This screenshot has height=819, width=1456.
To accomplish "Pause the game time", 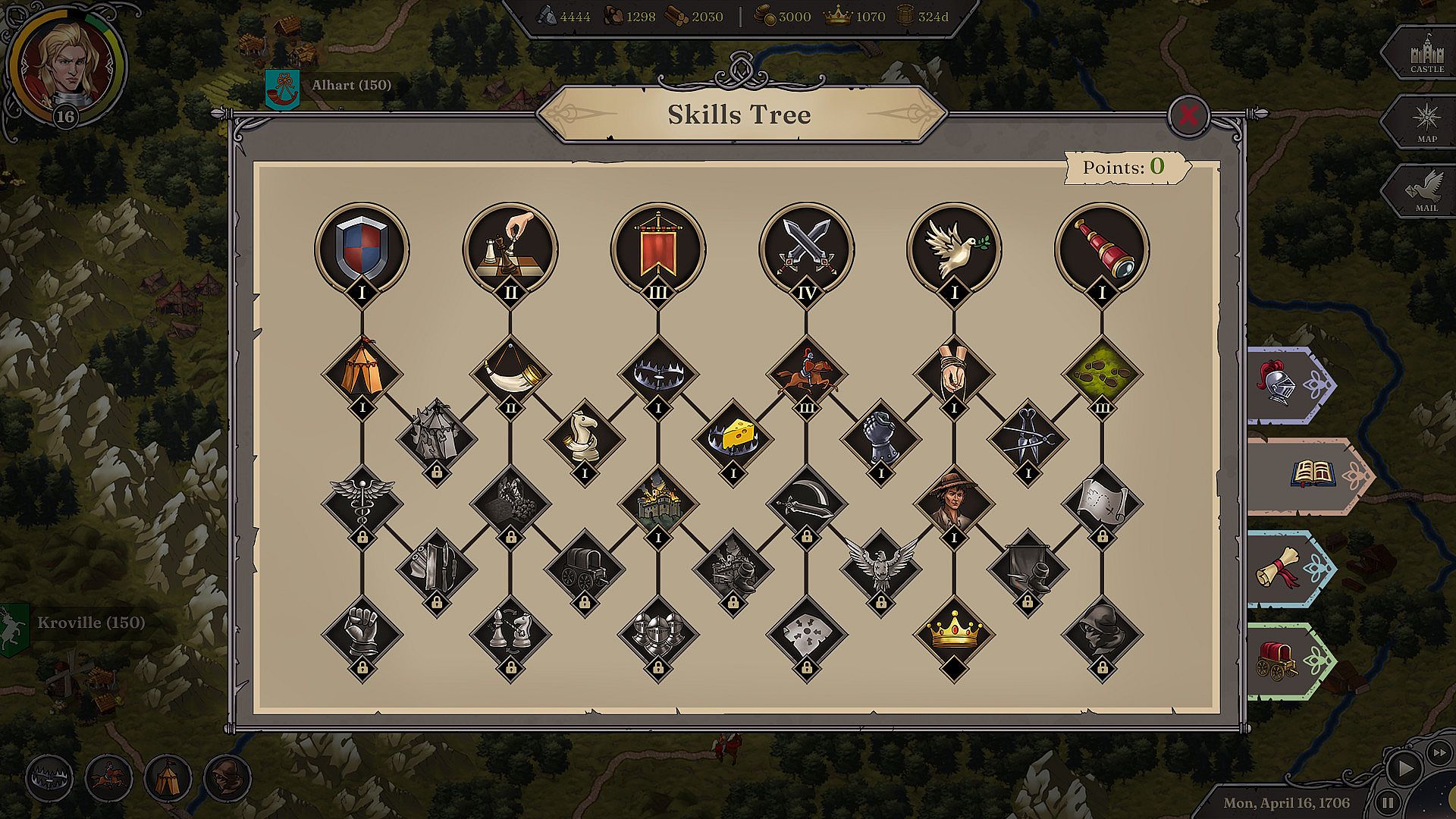I will pos(1387,802).
